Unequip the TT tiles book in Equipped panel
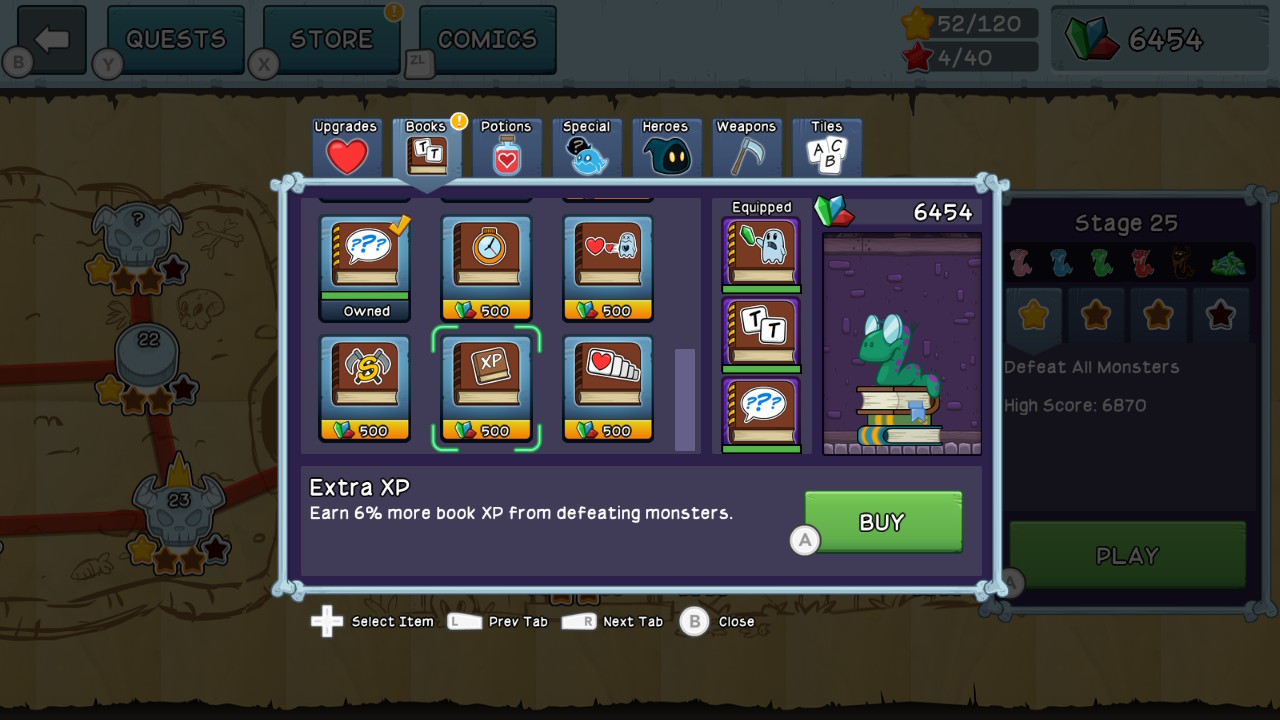Image resolution: width=1280 pixels, height=720 pixels. [761, 335]
